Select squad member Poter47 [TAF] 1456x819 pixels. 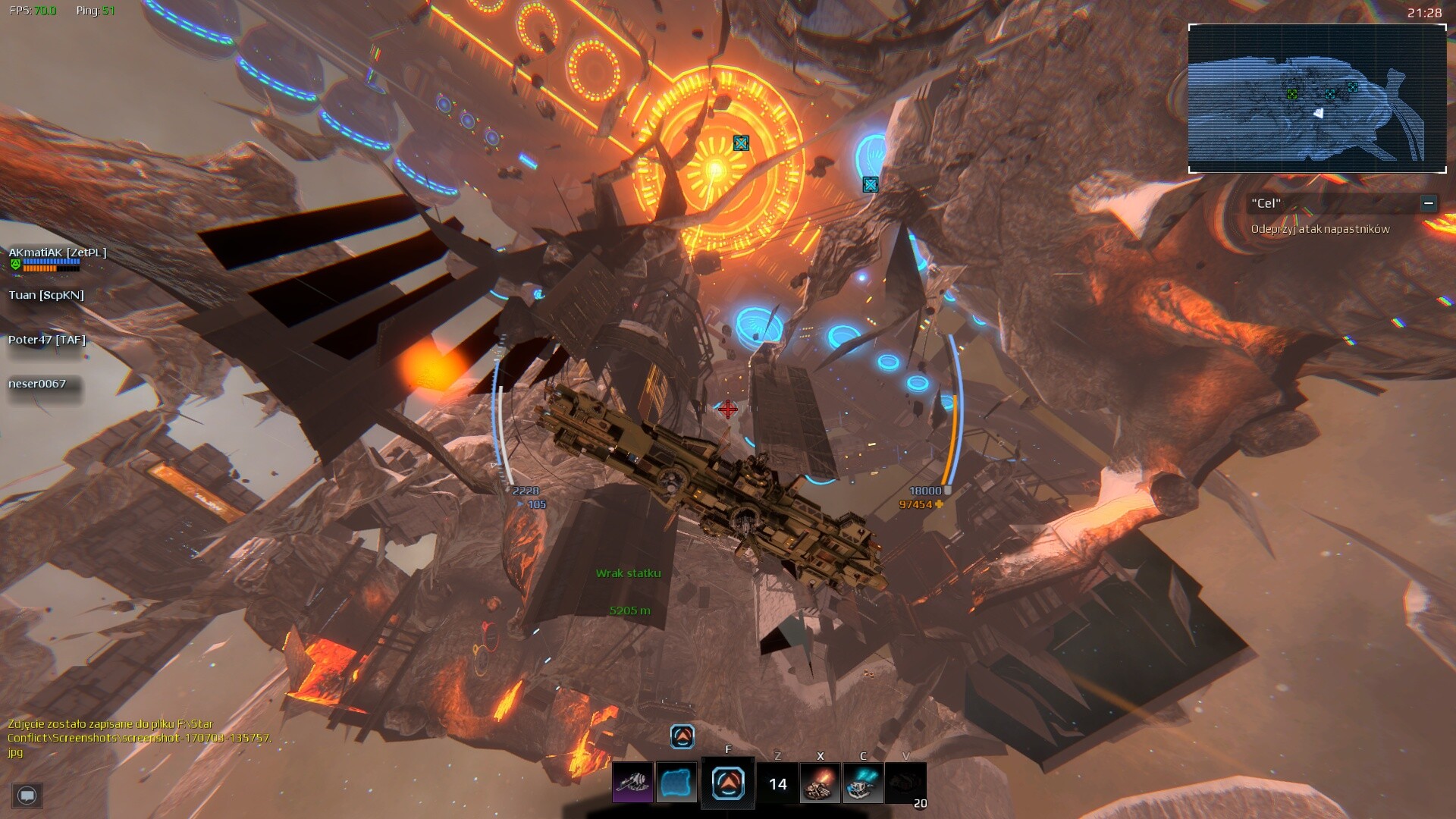coord(47,340)
